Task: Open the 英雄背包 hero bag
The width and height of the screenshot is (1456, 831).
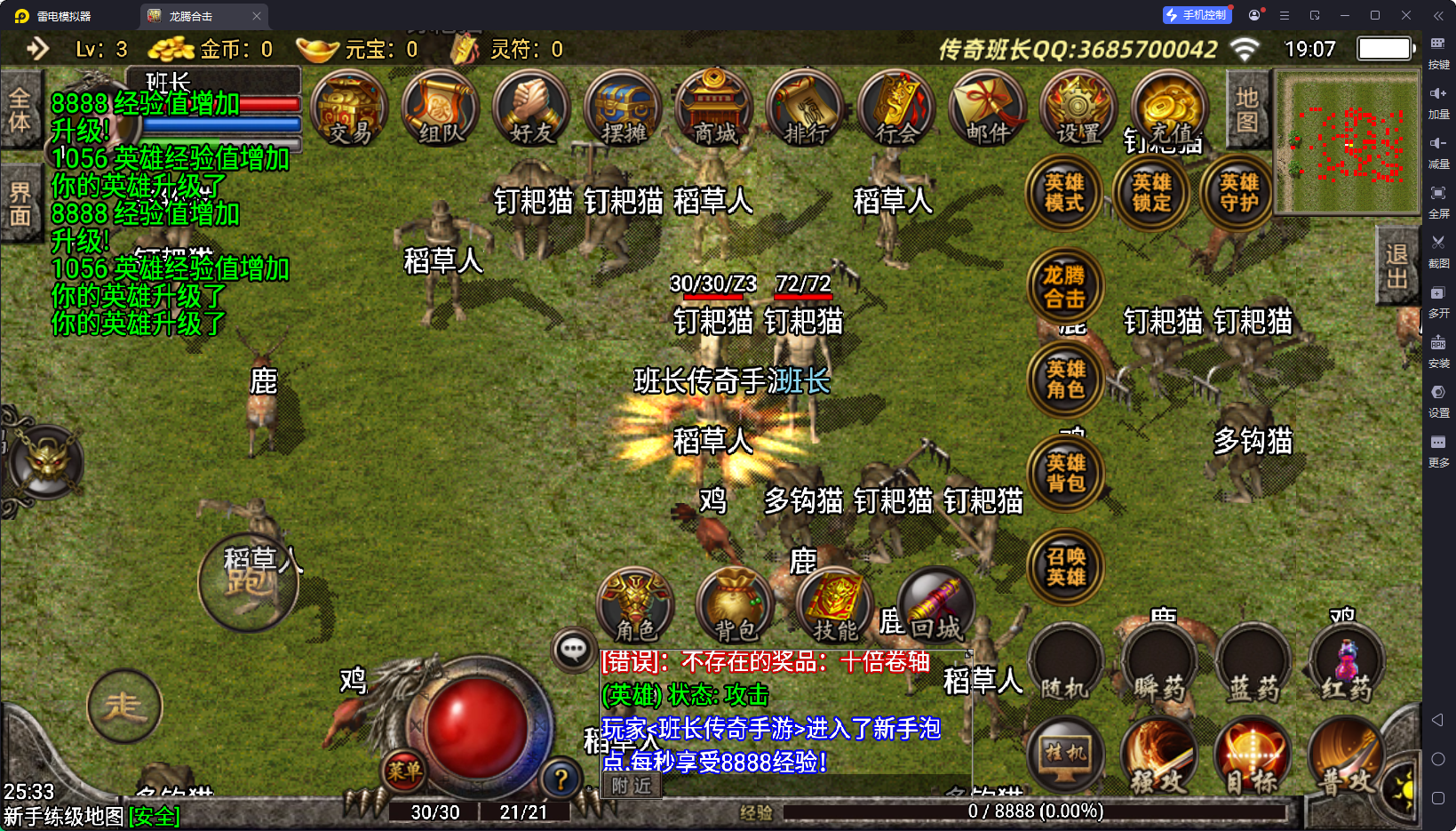Action: [x=1065, y=473]
